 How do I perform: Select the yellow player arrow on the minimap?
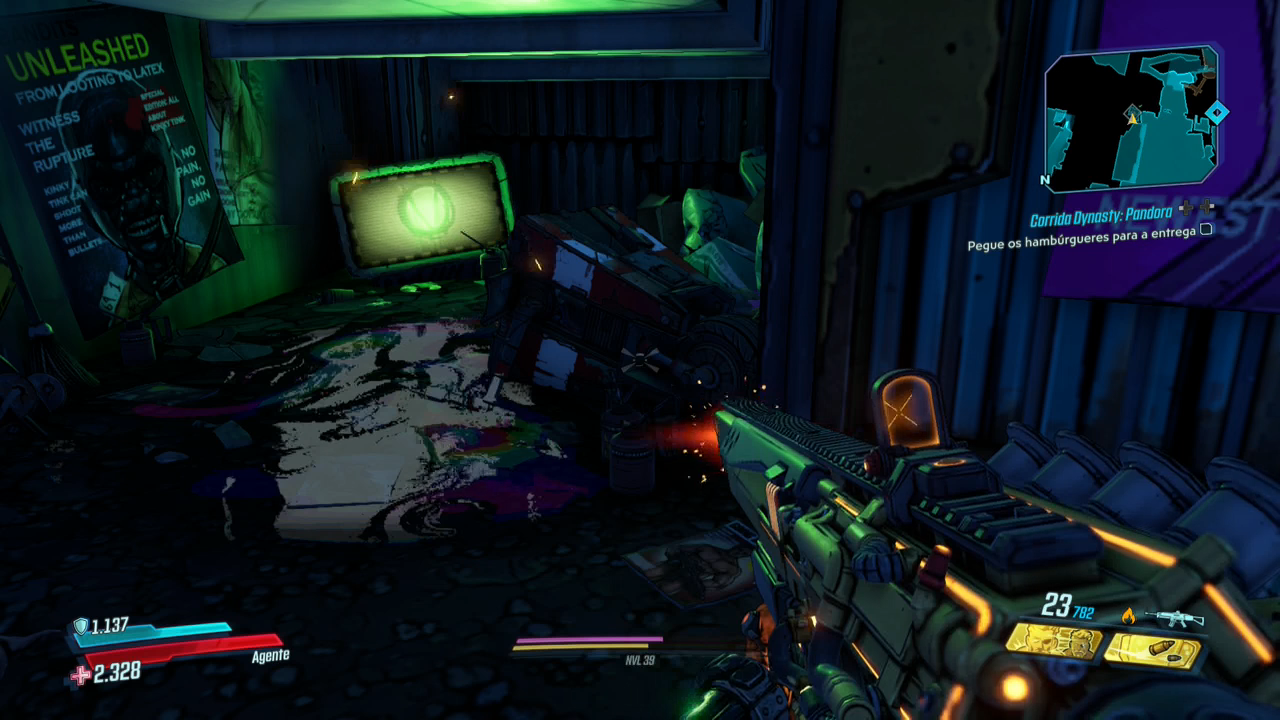pos(1133,116)
